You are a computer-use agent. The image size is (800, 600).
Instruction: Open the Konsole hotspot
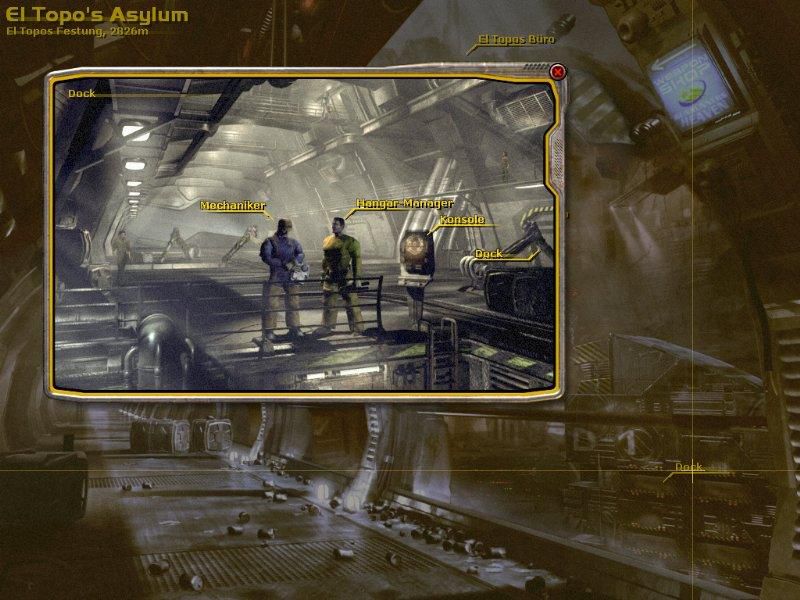(x=461, y=219)
